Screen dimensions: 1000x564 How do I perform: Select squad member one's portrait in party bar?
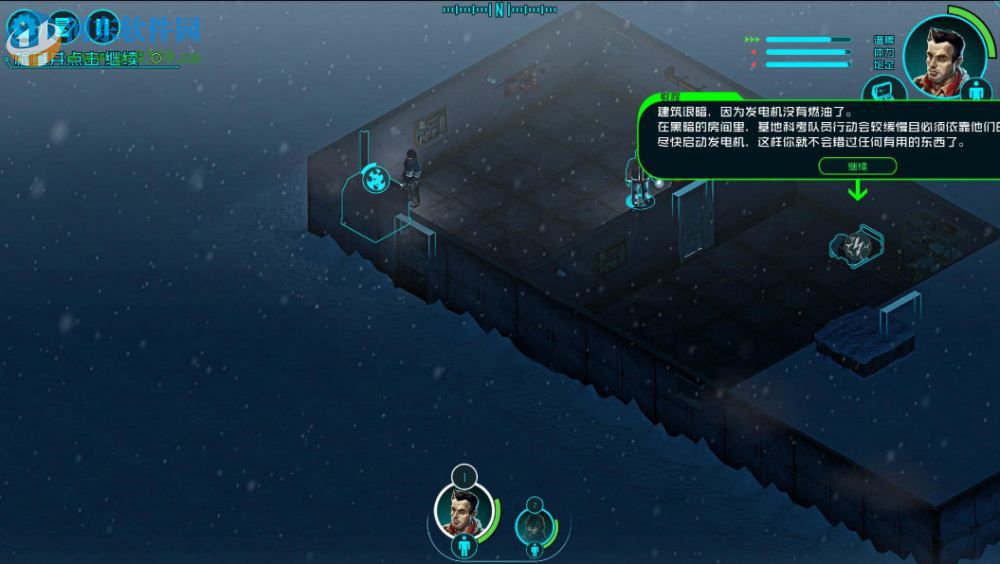461,509
